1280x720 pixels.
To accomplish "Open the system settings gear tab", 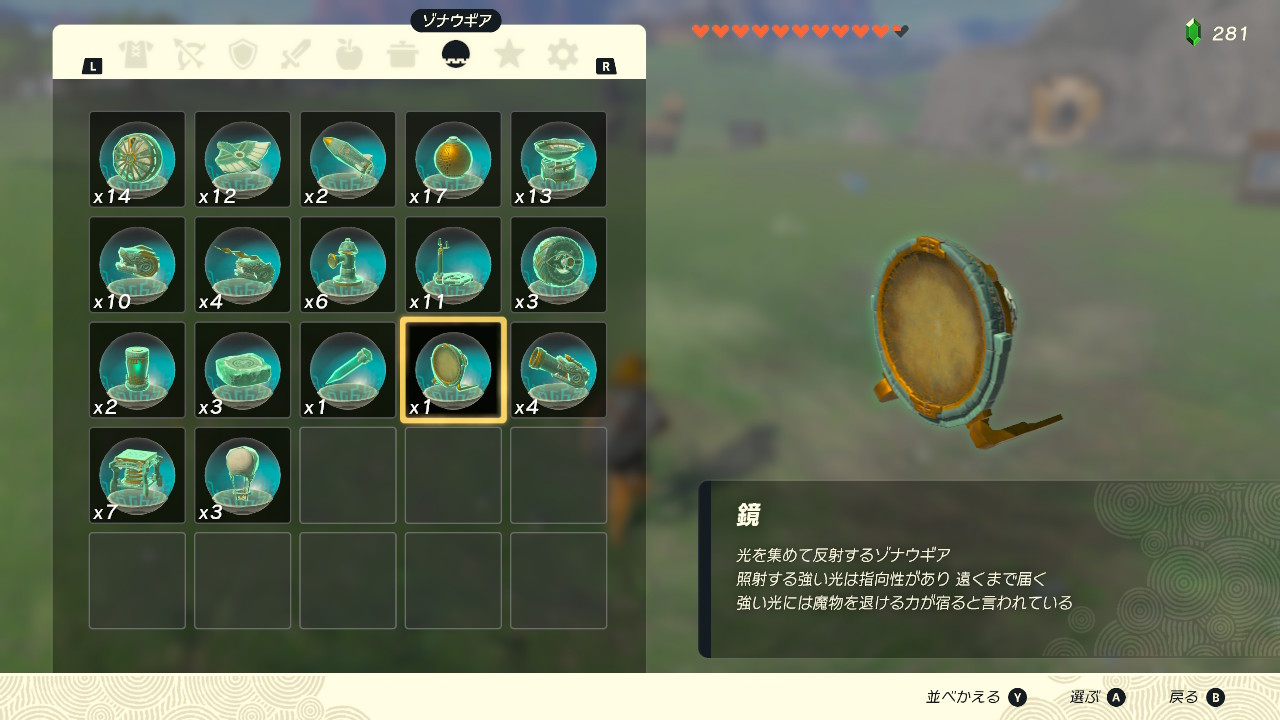I will 563,56.
